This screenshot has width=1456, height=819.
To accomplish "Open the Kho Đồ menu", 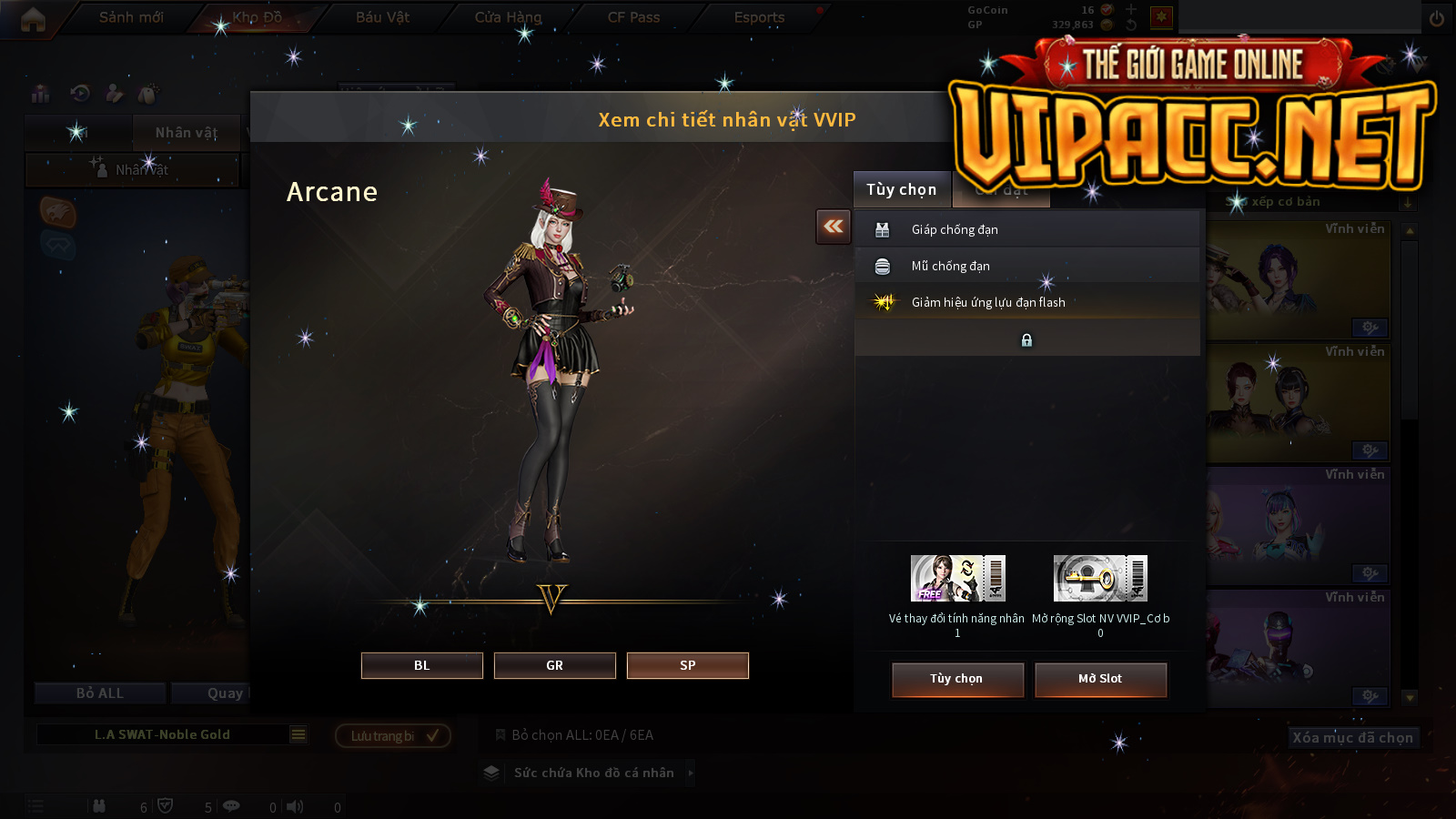I will click(257, 17).
